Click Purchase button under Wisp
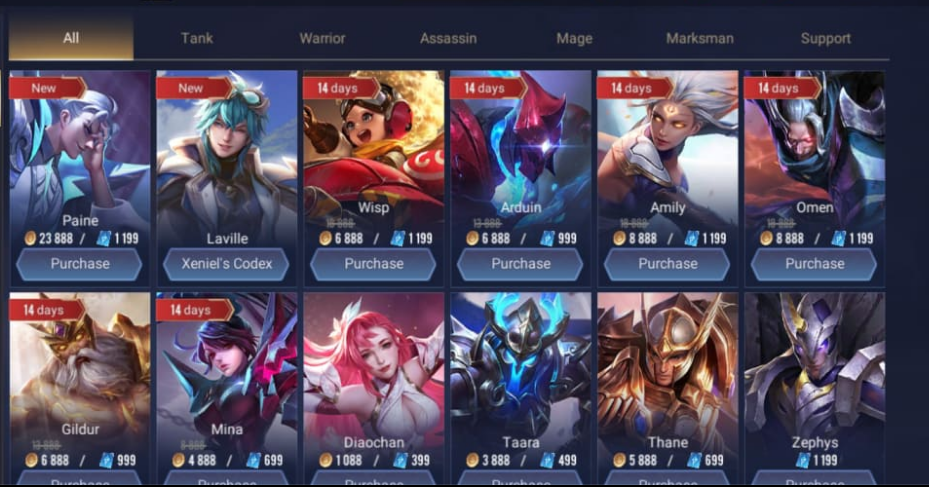The height and width of the screenshot is (487, 929). pyautogui.click(x=374, y=264)
